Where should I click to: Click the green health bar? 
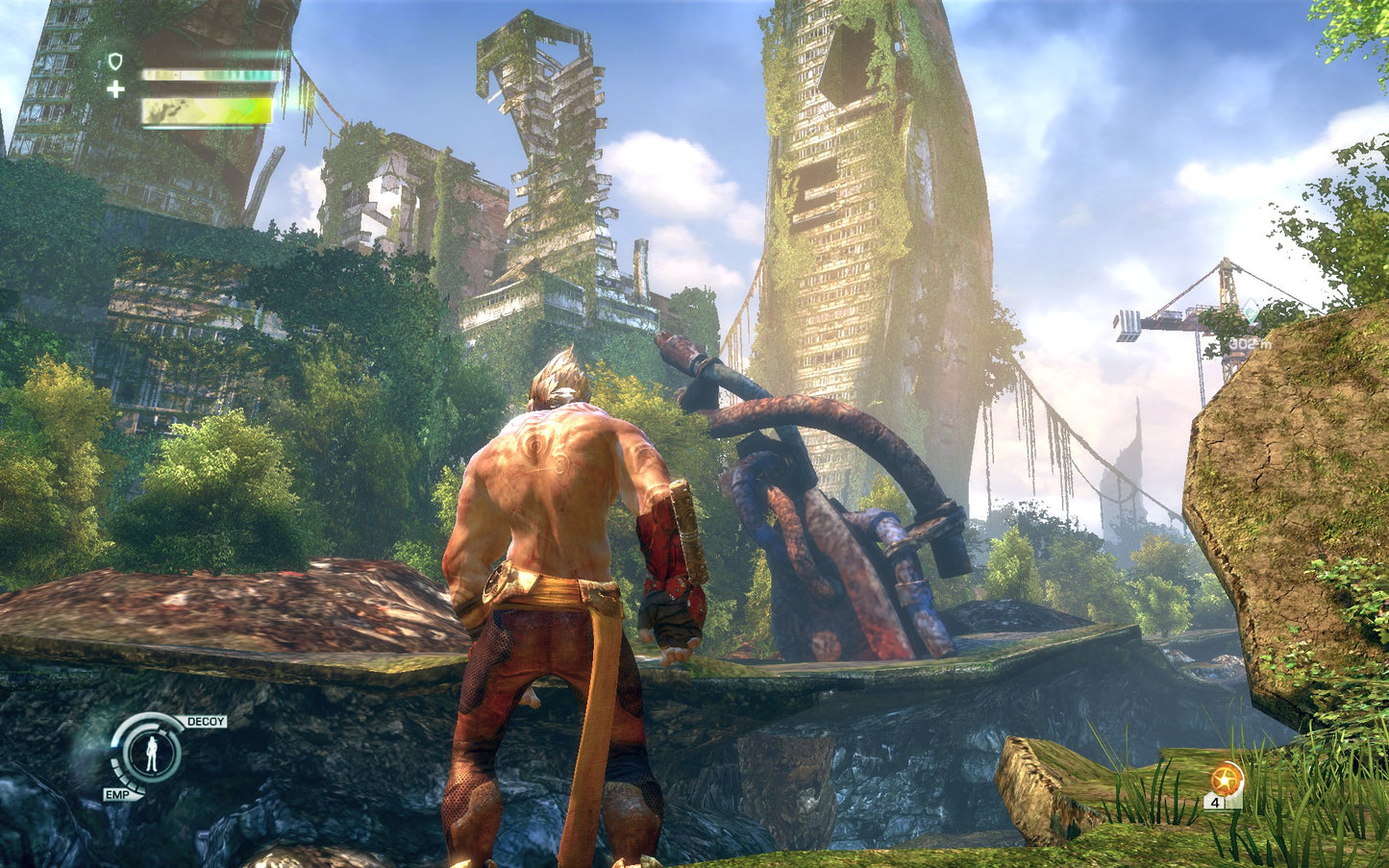point(207,109)
